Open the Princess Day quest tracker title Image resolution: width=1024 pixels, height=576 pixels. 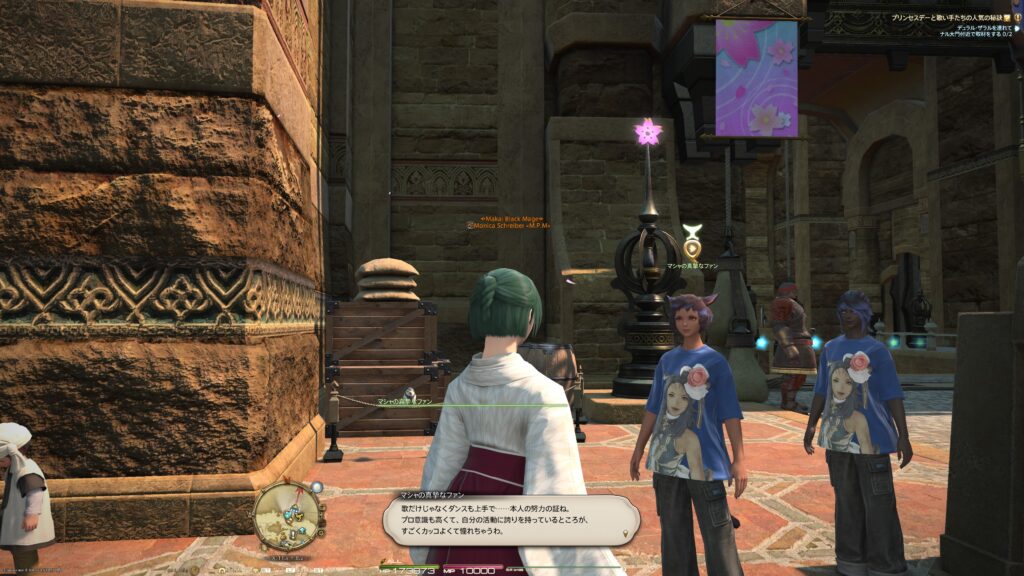[x=948, y=18]
